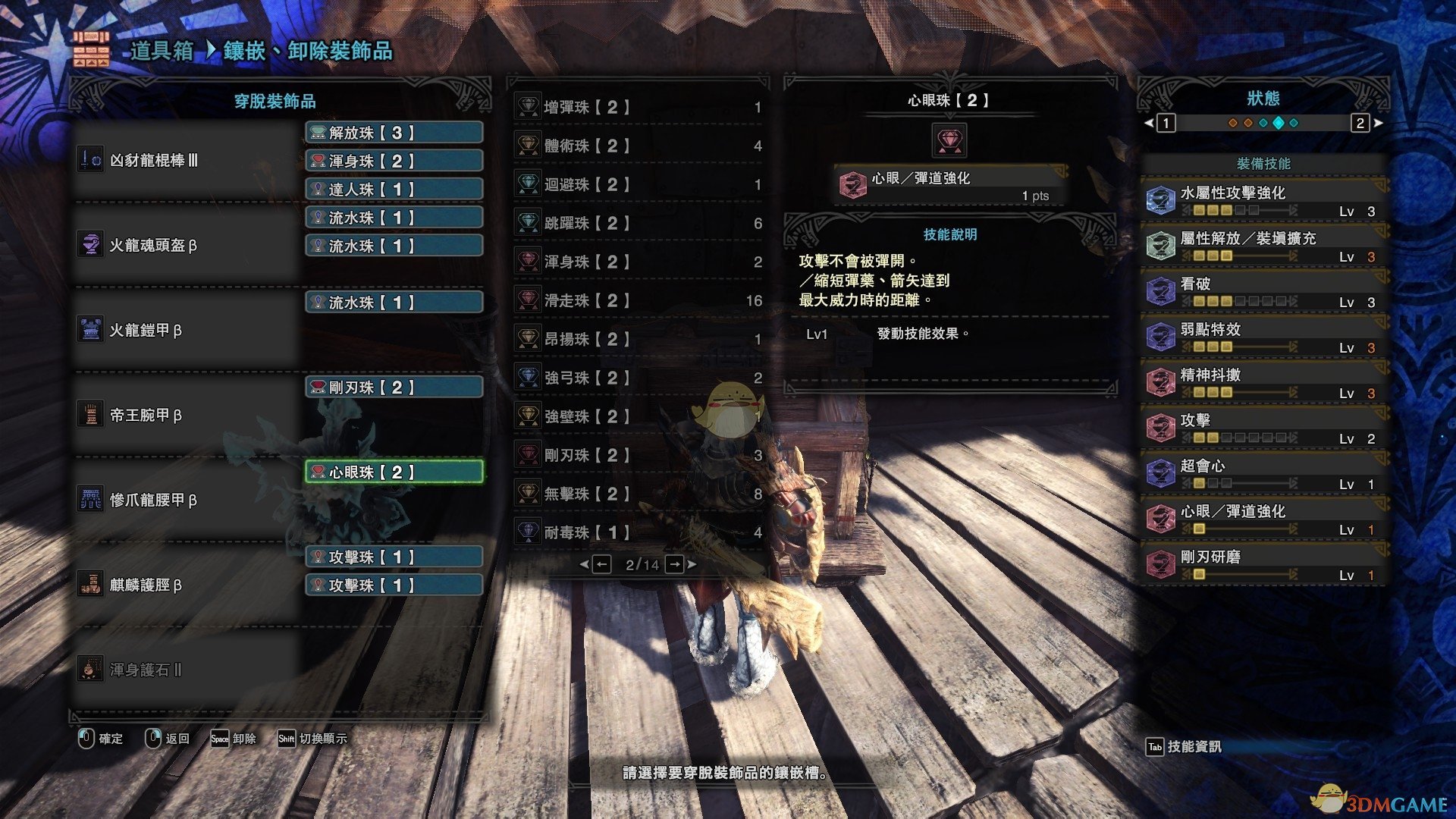Select the 達人珠【1】 decoration slot
The image size is (1456, 819).
tap(394, 189)
